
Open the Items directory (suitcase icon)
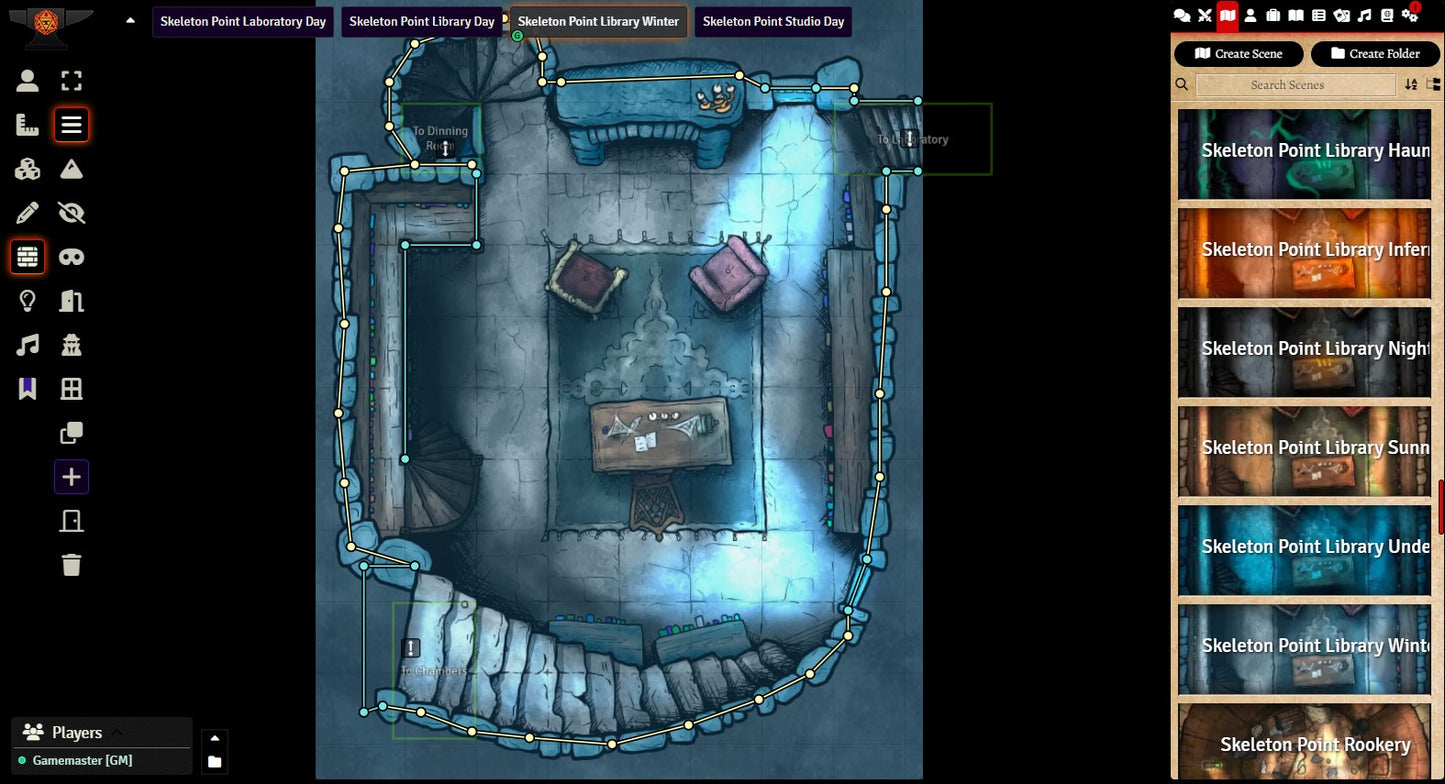coord(1273,15)
